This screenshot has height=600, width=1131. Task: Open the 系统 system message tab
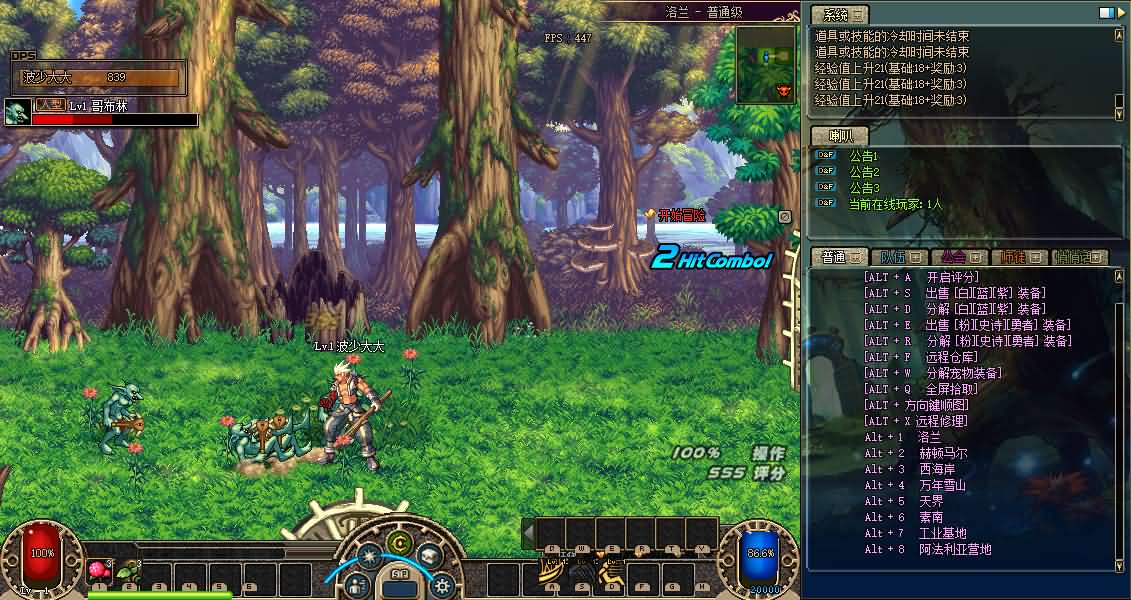pos(838,15)
